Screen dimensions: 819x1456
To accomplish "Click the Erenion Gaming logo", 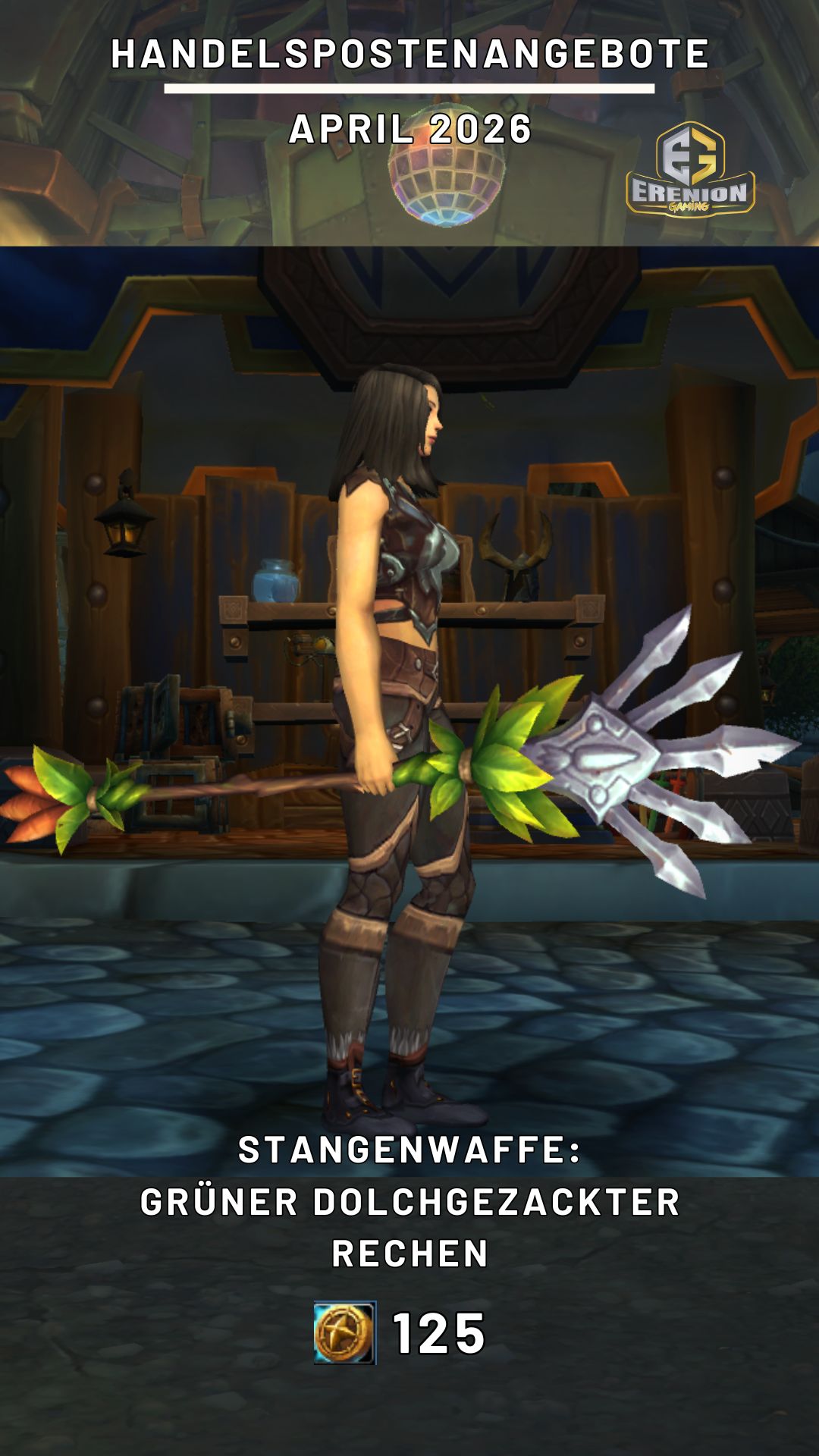I will click(x=690, y=171).
